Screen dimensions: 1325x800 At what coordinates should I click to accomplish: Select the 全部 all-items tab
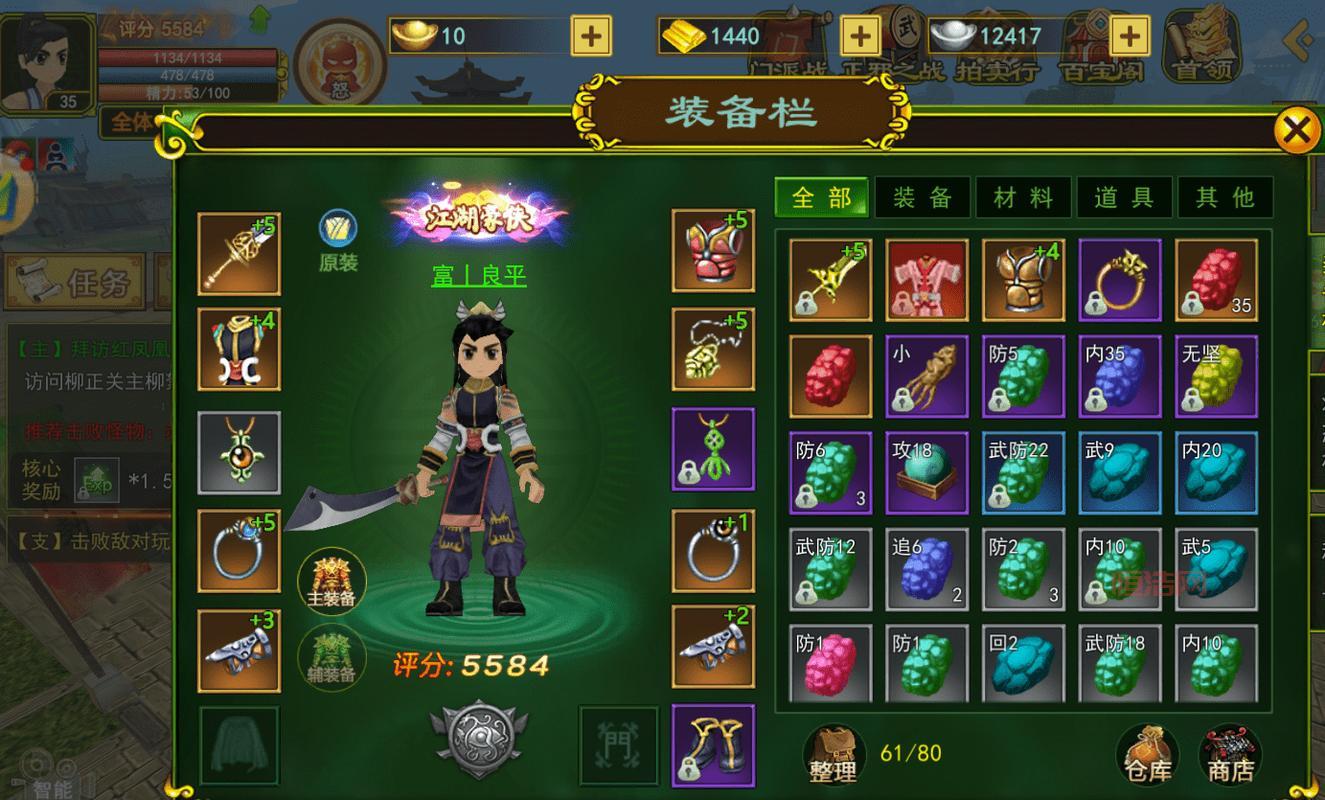822,197
